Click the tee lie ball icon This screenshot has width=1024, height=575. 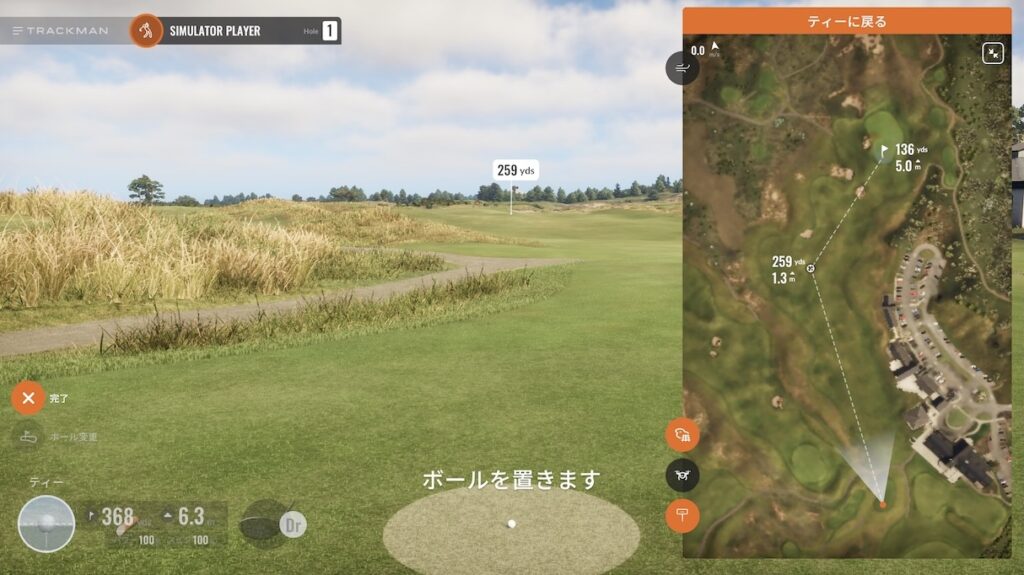46,523
